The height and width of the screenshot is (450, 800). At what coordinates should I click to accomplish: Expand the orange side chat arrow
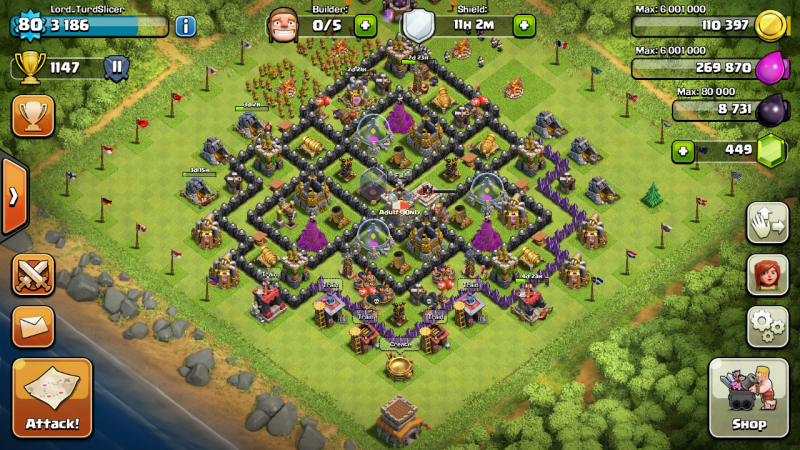[13, 195]
